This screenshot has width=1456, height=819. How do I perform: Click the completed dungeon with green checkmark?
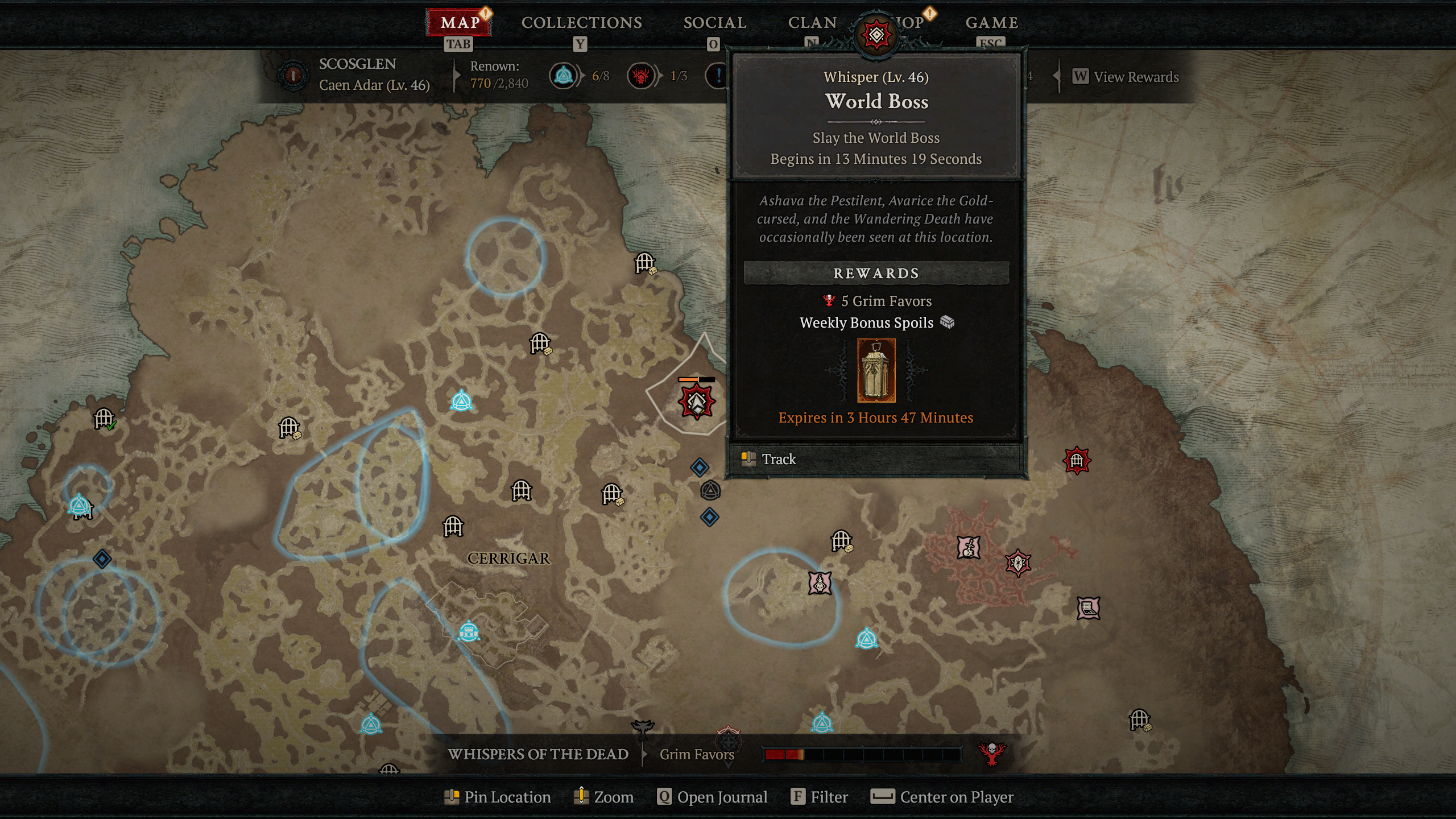click(x=105, y=419)
